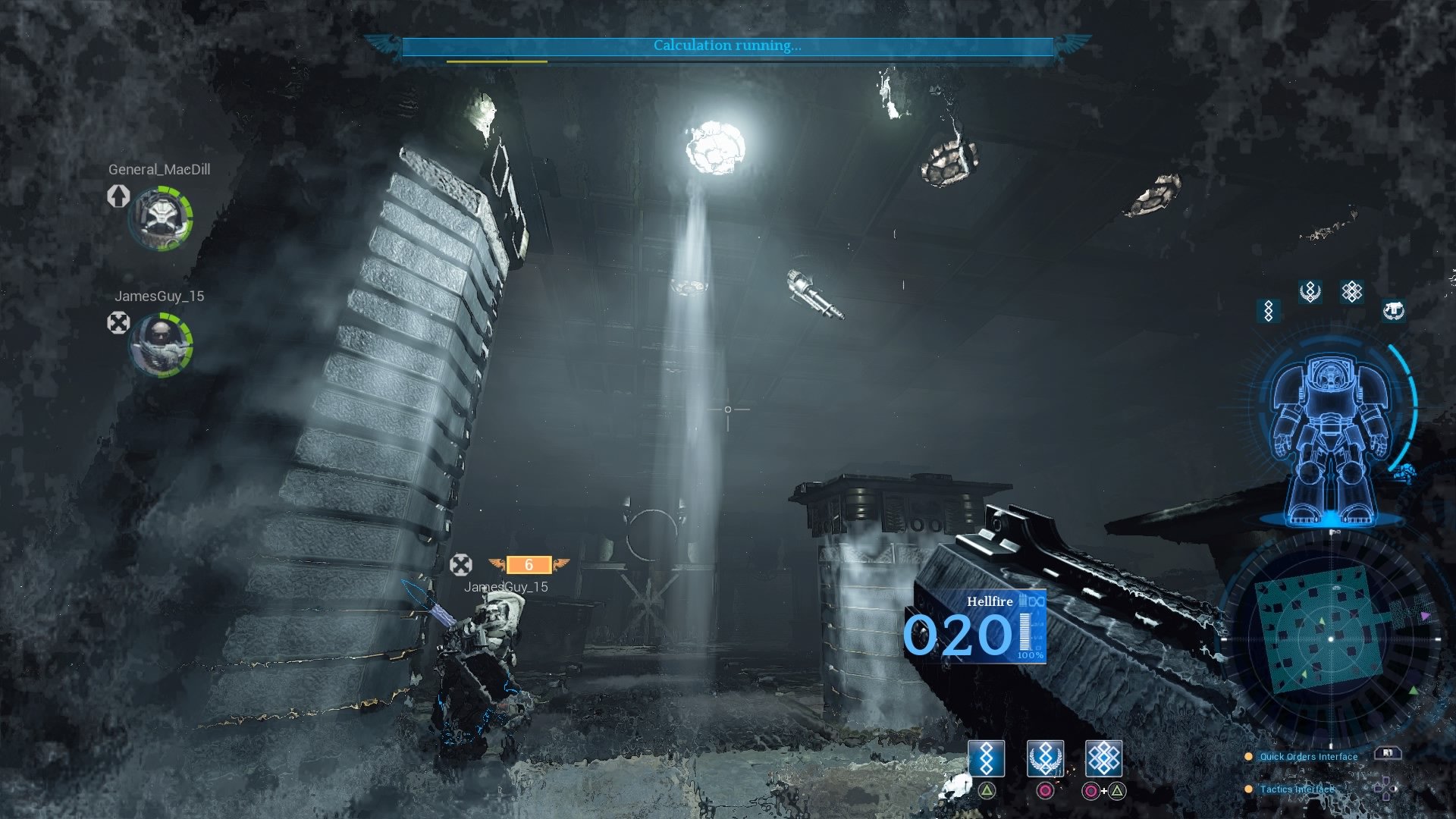The height and width of the screenshot is (819, 1456).
Task: Select the triangle-button ability icon bottom center
Action: tap(986, 758)
